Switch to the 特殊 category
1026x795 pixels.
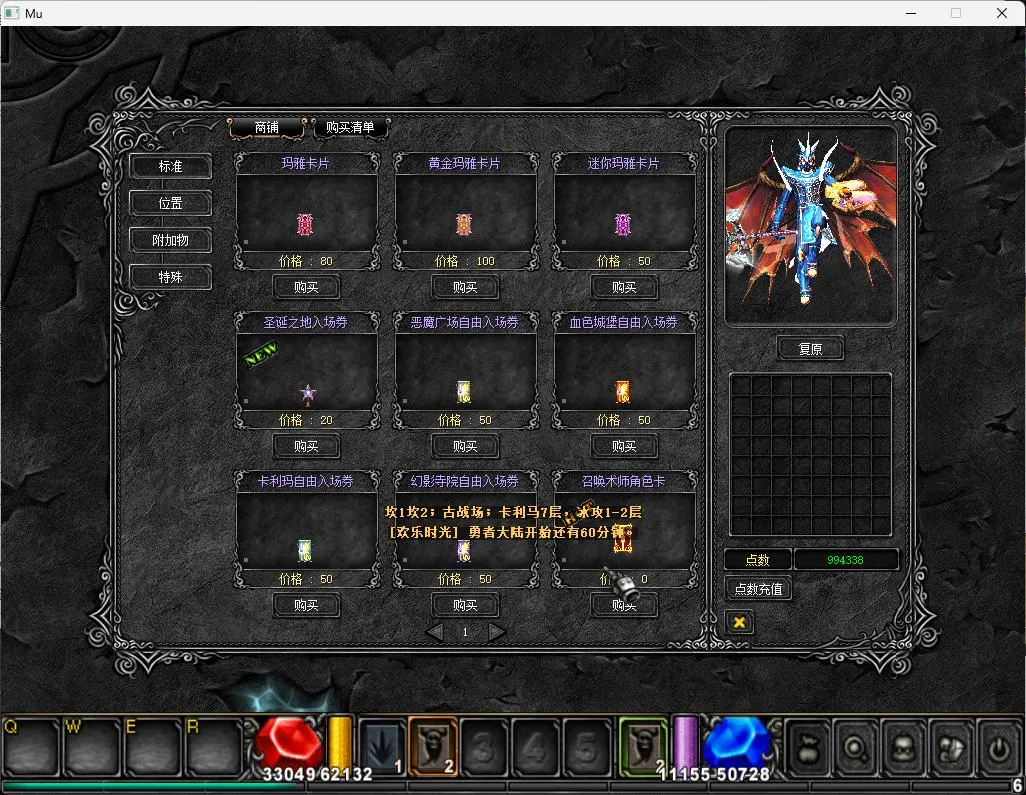coord(170,277)
